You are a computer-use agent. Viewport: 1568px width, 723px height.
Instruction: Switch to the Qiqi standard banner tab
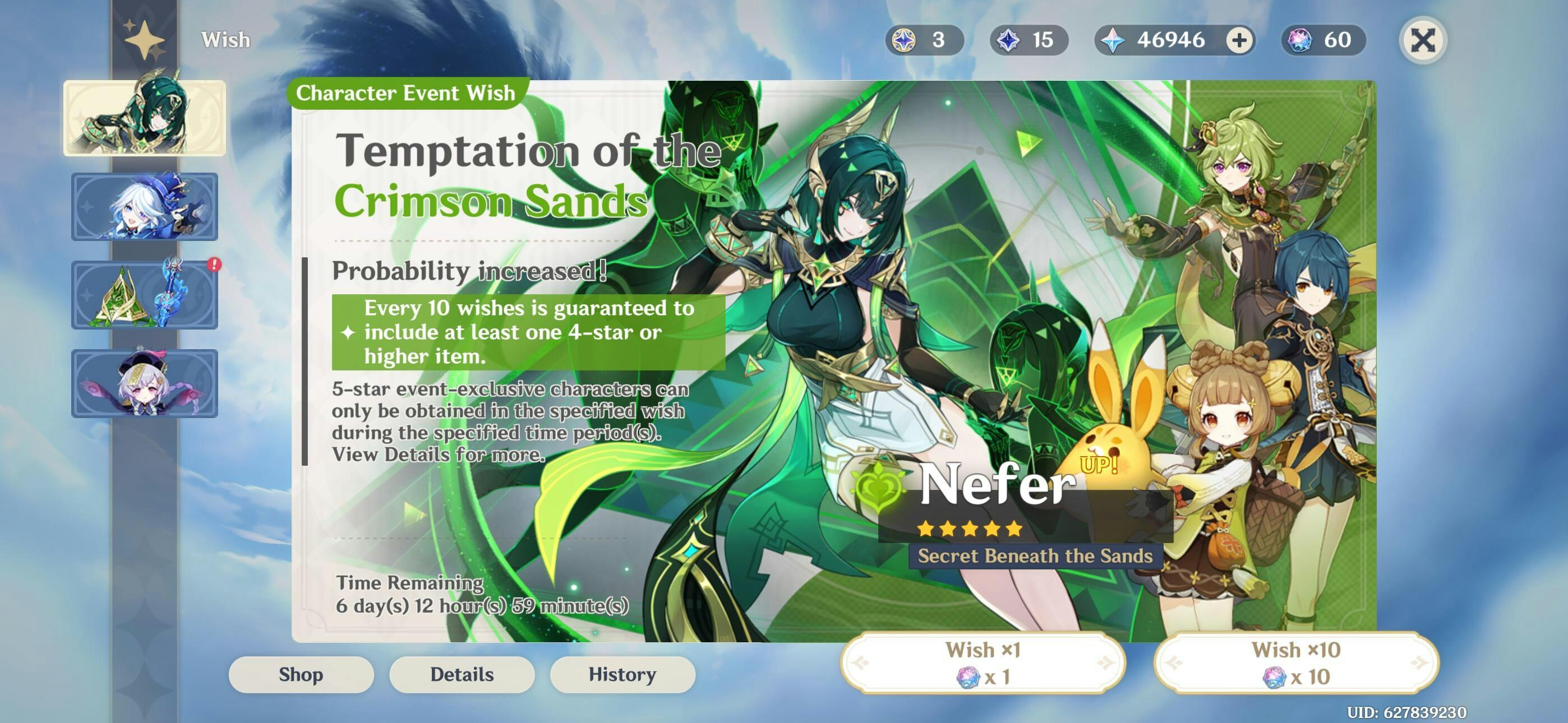[145, 383]
